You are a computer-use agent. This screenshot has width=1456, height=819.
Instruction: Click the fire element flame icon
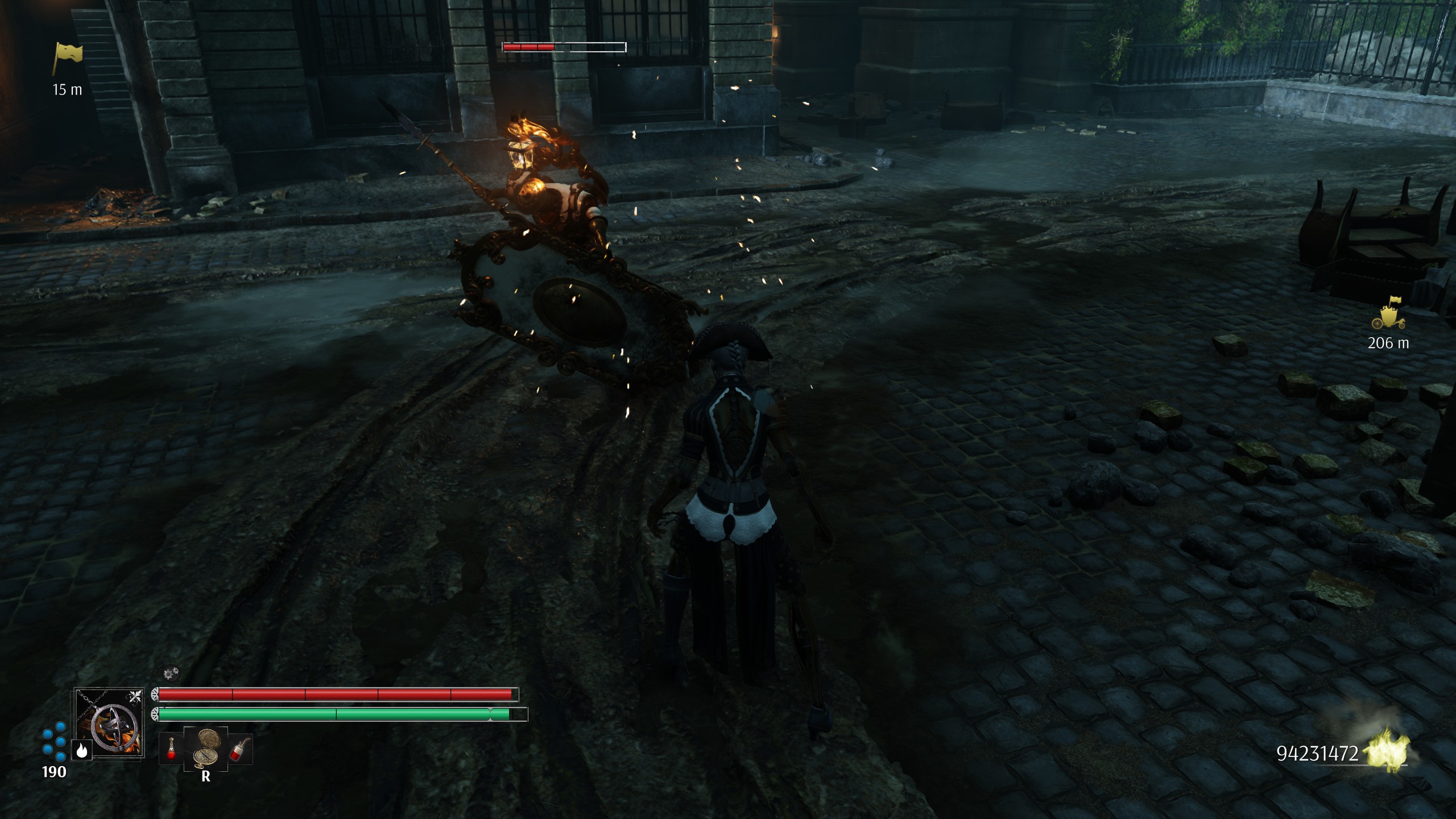[81, 751]
